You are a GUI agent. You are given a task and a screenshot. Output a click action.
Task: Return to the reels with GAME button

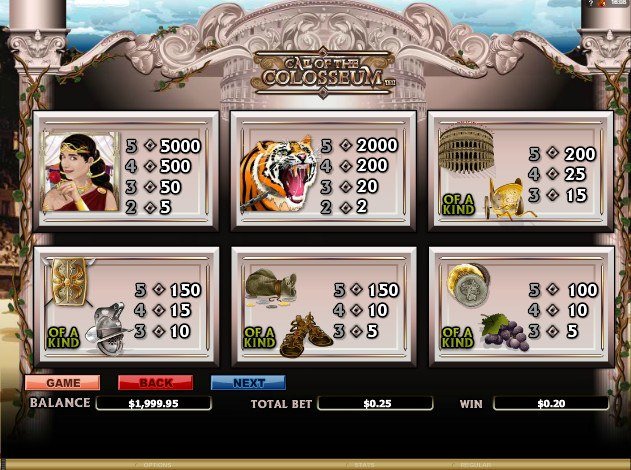click(x=62, y=383)
